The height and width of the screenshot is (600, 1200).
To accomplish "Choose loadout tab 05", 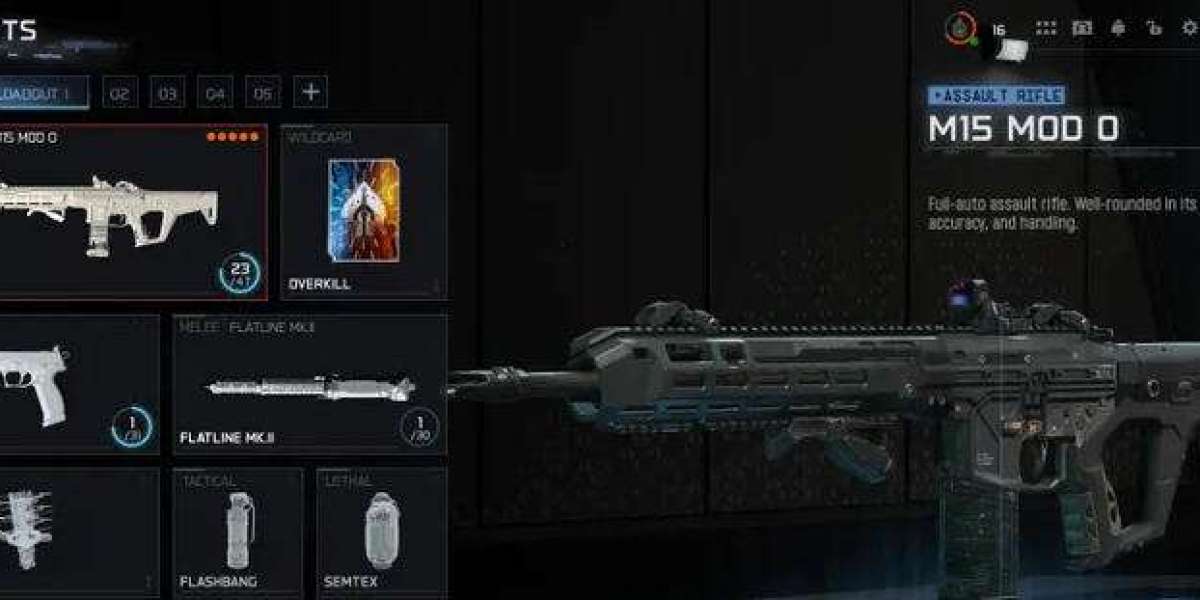I will (262, 93).
